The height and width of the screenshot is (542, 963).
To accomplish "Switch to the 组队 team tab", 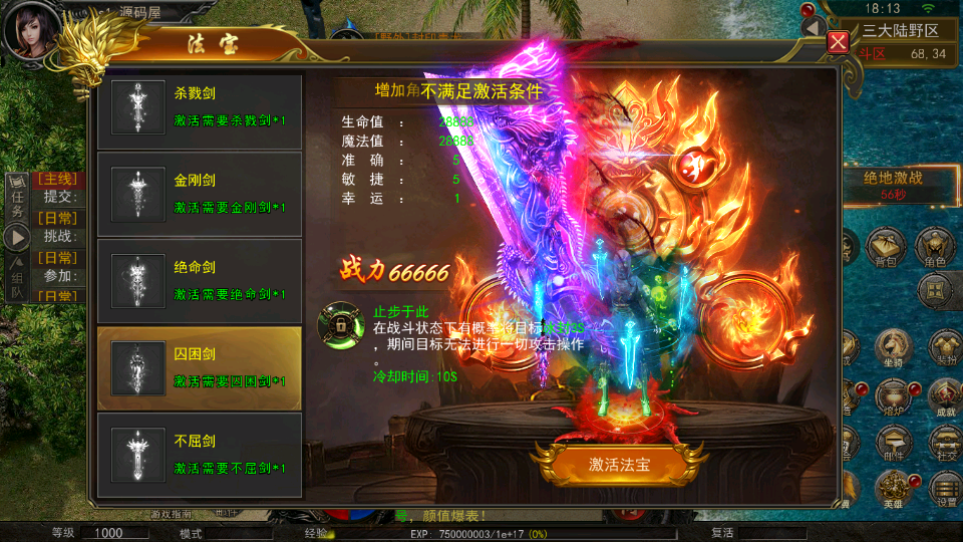I will (x=17, y=281).
